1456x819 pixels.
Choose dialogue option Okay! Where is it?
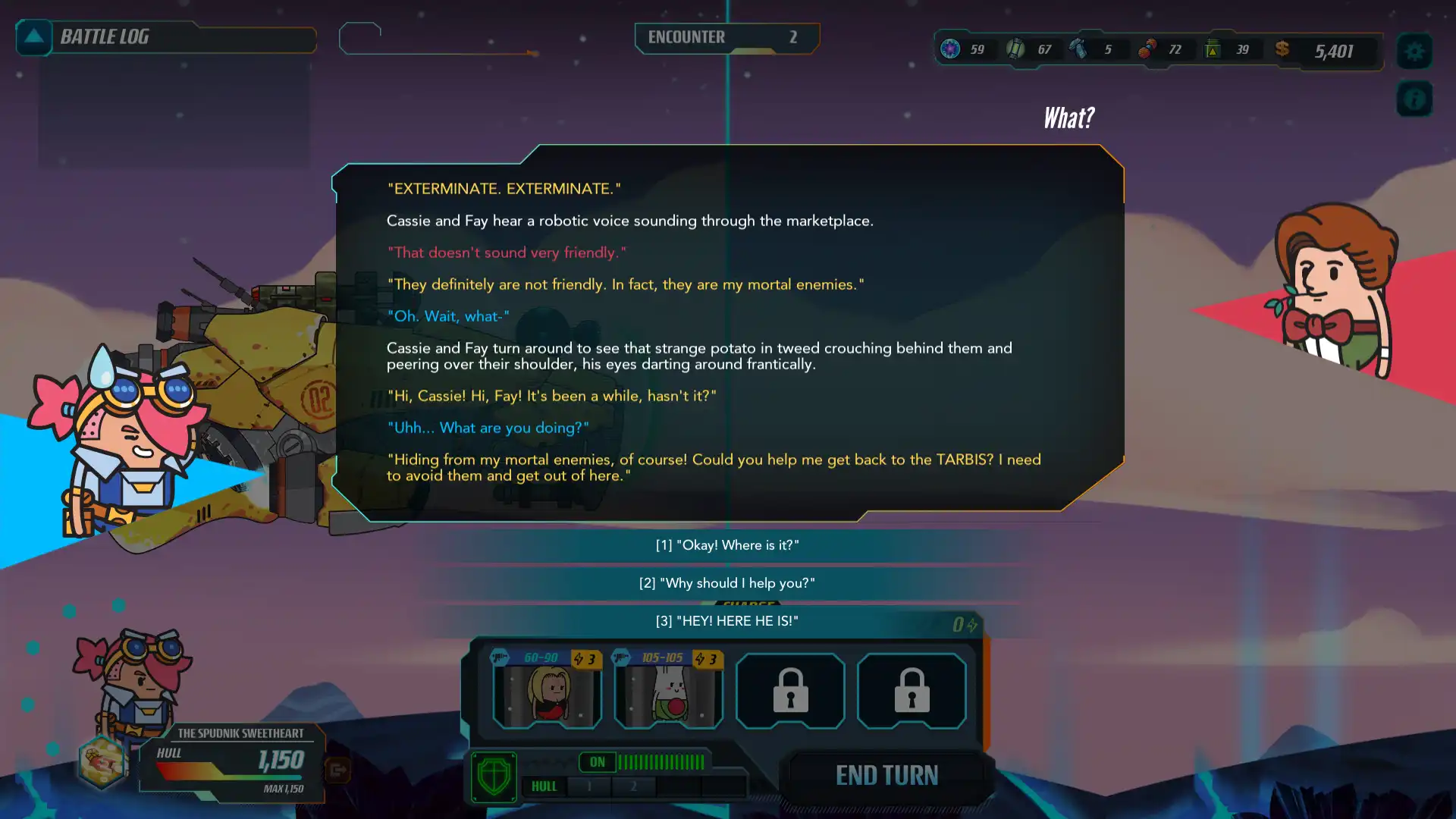coord(727,544)
